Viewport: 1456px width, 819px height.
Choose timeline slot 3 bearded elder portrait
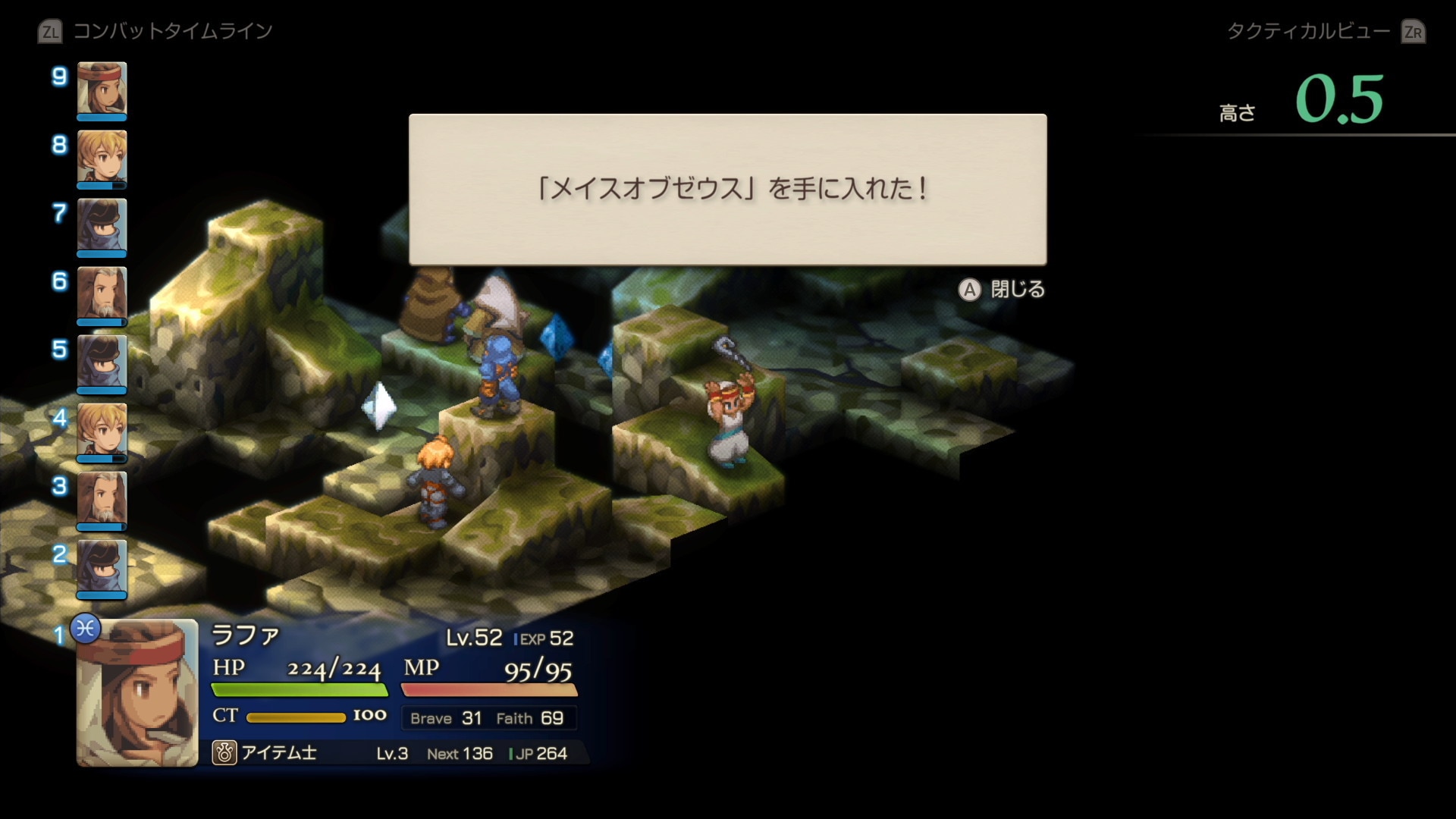point(102,498)
